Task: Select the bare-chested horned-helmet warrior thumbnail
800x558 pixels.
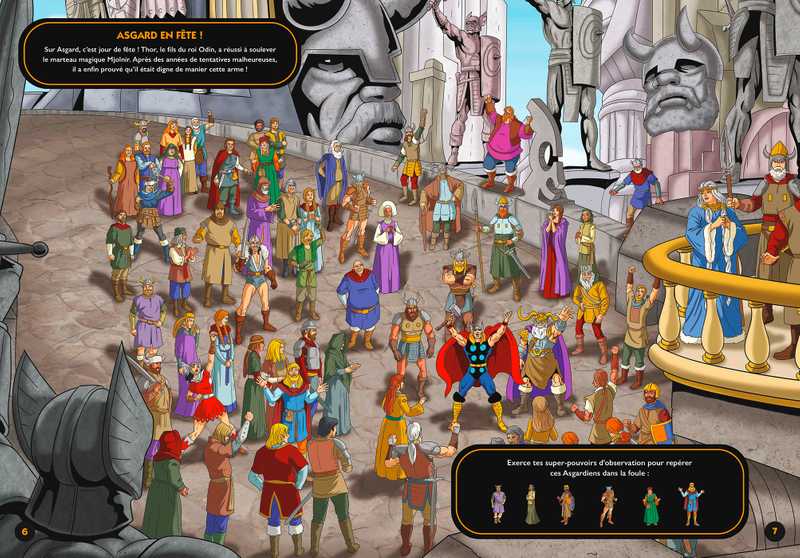Action: point(608,504)
